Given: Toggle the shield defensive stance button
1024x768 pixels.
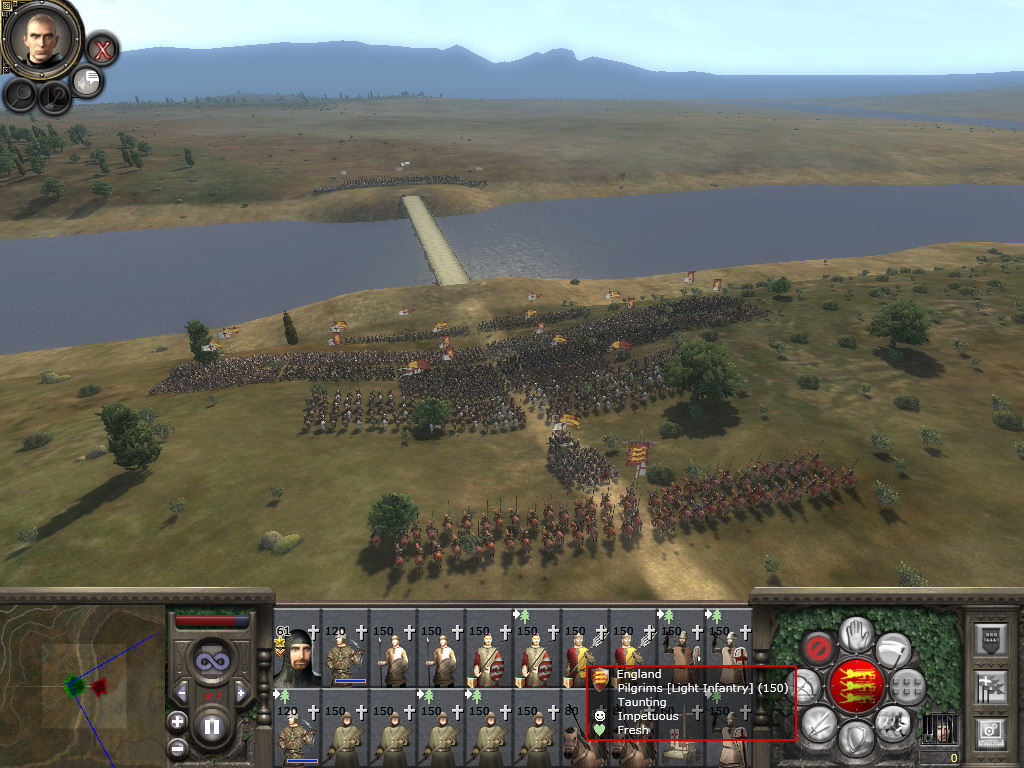Looking at the screenshot, I should pyautogui.click(x=855, y=739).
